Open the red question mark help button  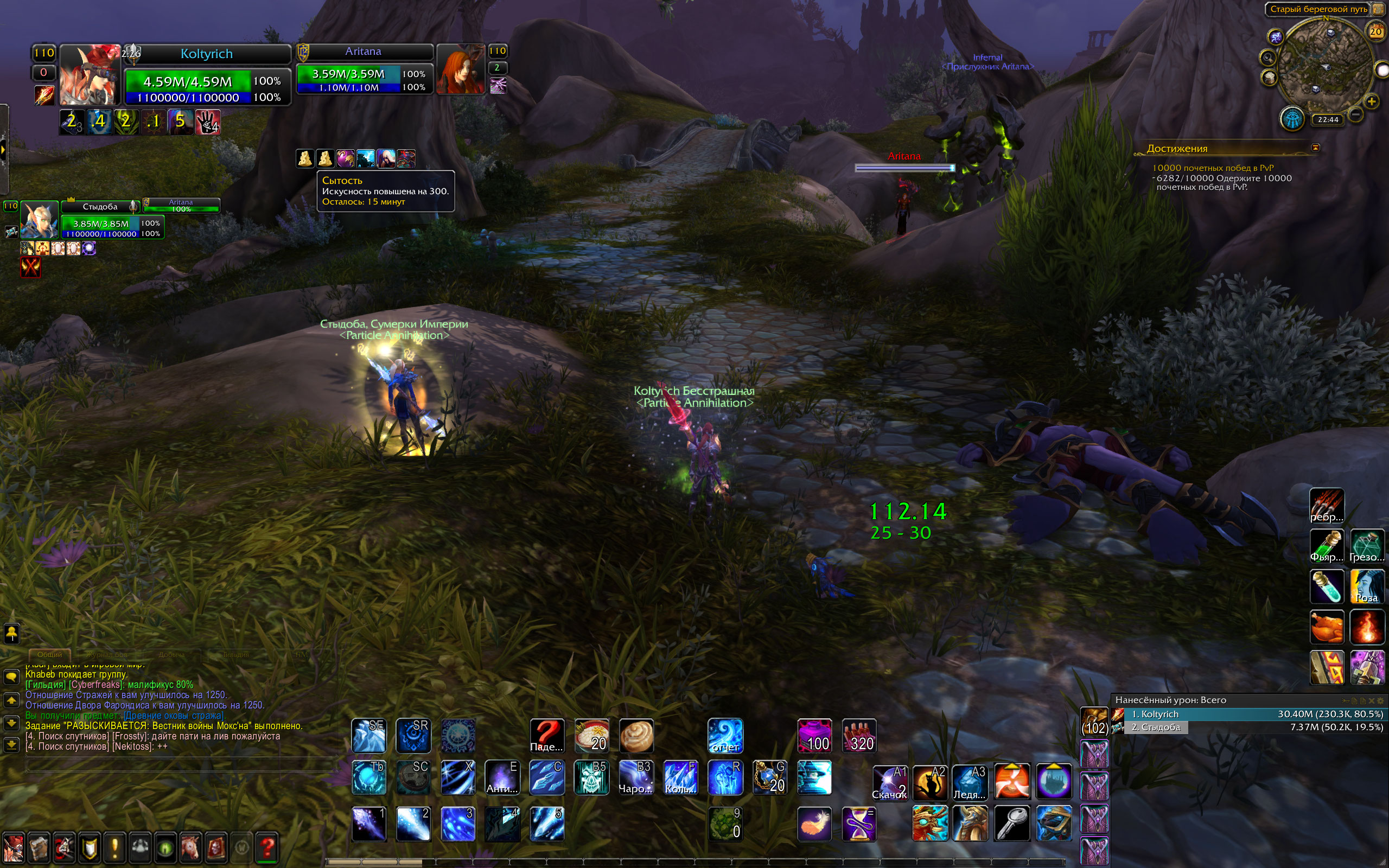point(267,847)
